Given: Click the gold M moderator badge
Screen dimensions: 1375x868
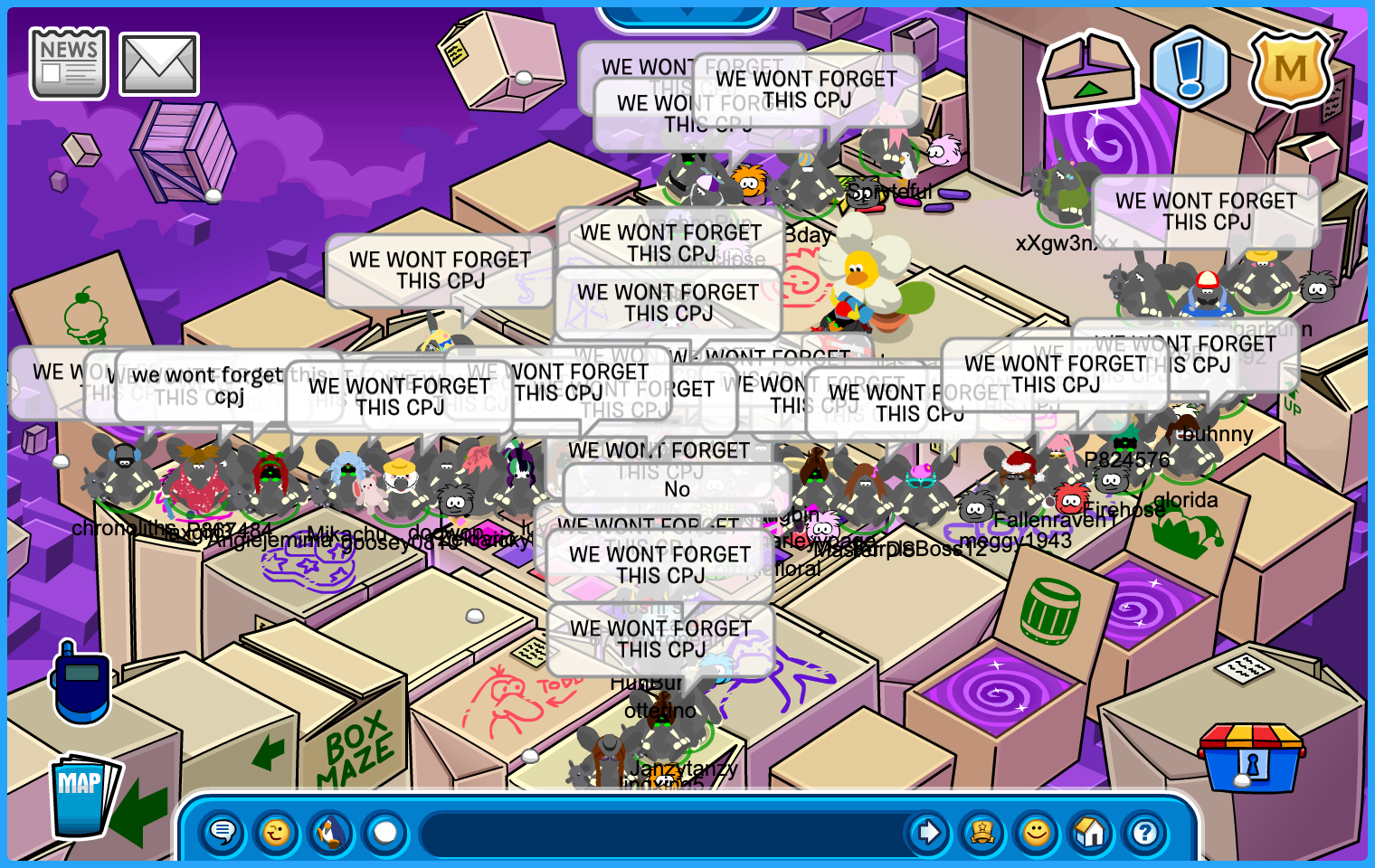Looking at the screenshot, I should coord(1289,70).
